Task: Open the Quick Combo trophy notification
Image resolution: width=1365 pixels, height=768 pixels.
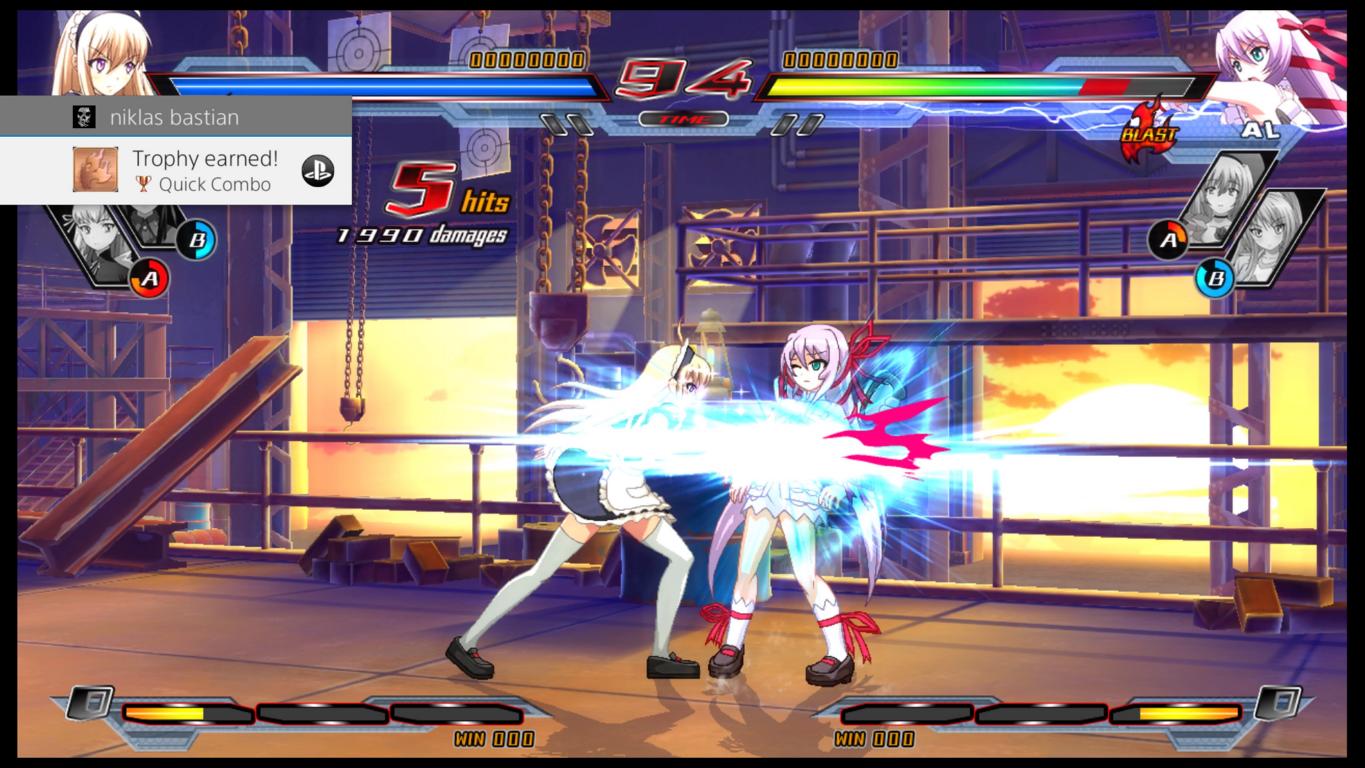Action: (205, 170)
